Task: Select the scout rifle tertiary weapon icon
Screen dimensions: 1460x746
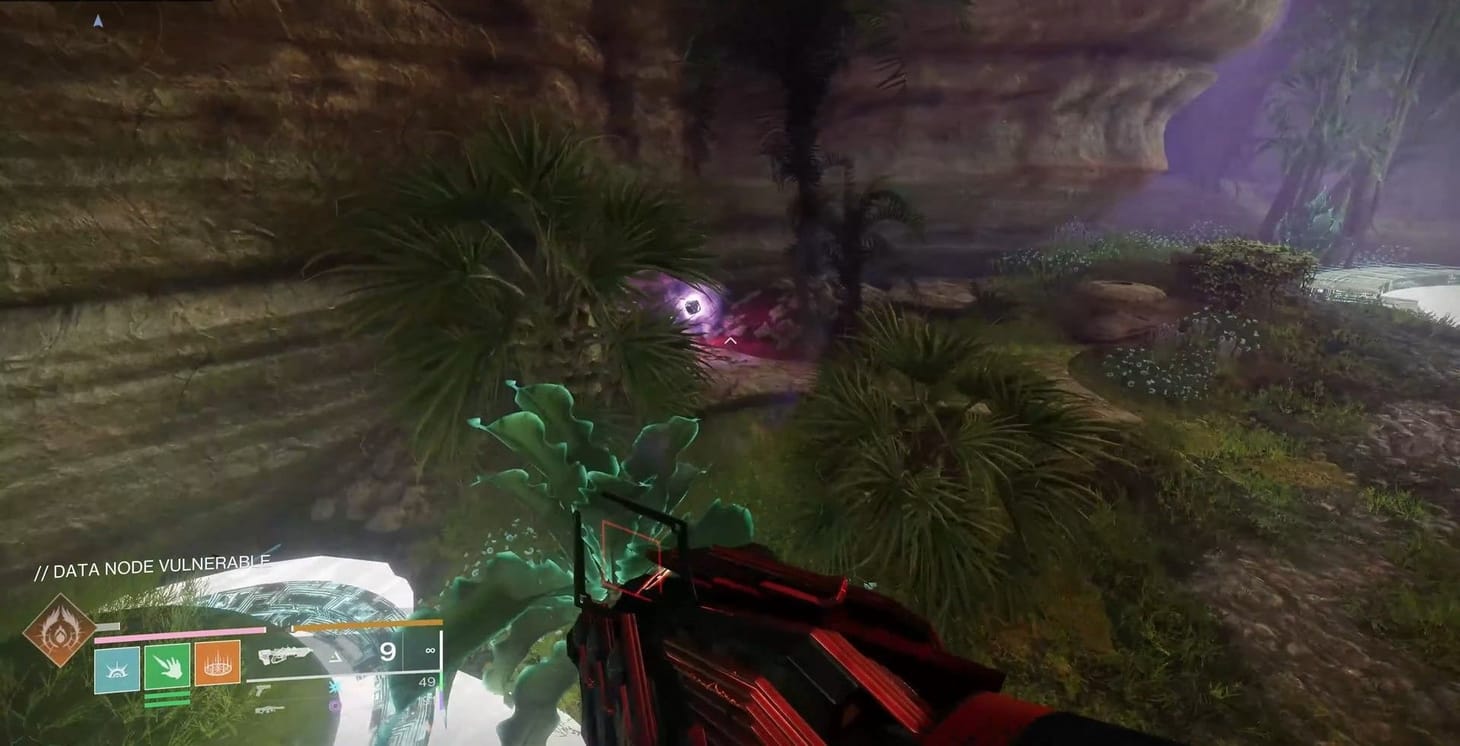Action: (270, 710)
